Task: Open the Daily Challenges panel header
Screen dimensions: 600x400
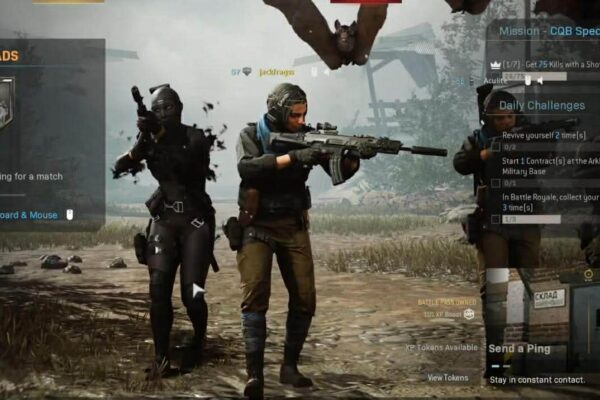Action: [542, 105]
